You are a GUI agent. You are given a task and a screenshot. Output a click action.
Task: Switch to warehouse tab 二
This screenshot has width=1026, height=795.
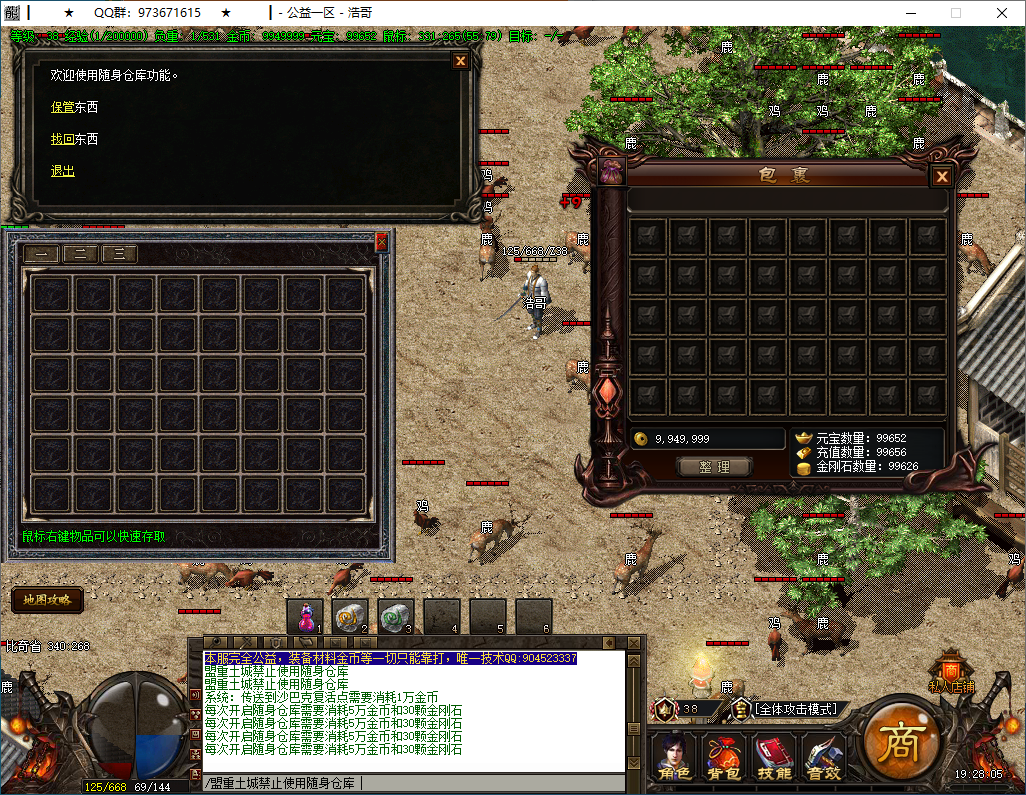pyautogui.click(x=80, y=254)
